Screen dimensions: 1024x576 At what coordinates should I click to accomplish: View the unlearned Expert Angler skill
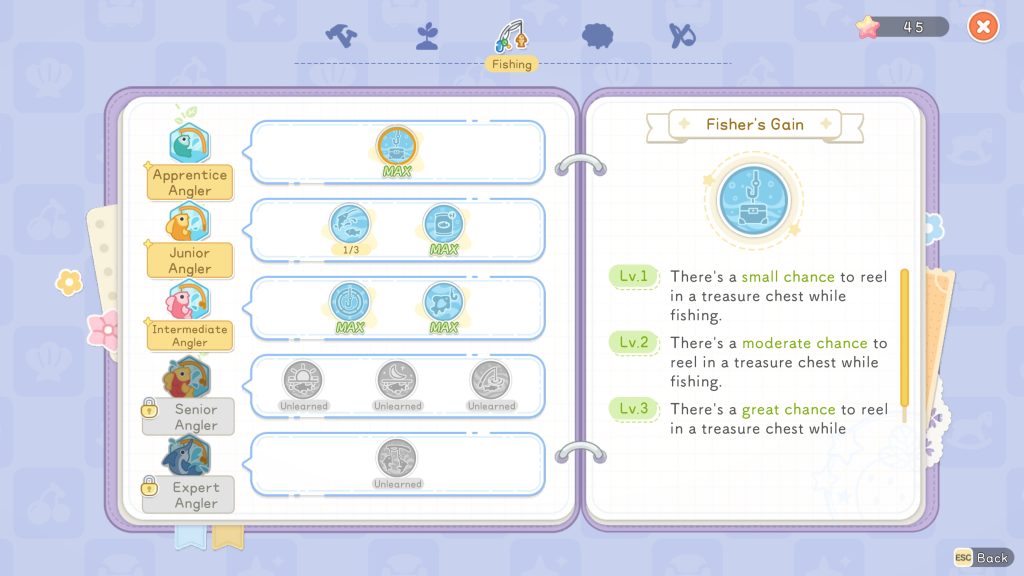click(x=397, y=458)
